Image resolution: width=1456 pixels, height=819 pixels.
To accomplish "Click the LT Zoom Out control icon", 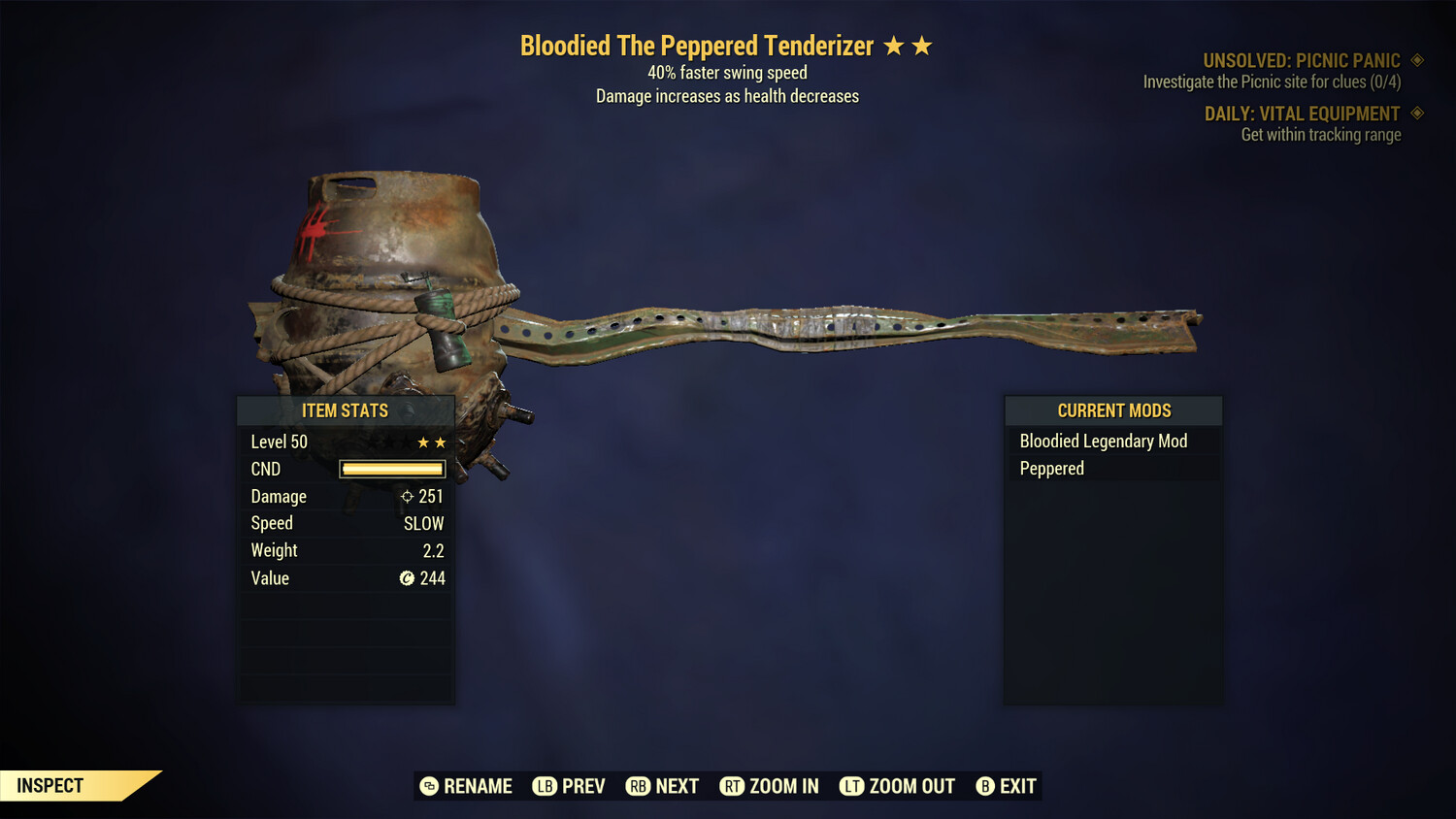I will click(851, 786).
